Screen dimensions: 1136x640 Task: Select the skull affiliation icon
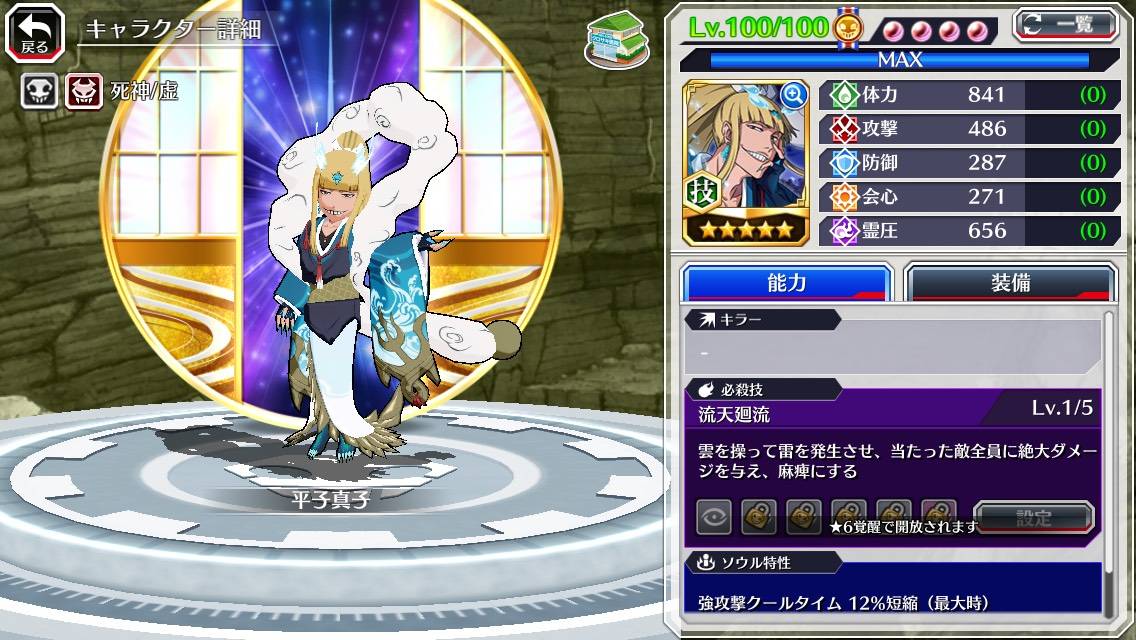tap(39, 92)
